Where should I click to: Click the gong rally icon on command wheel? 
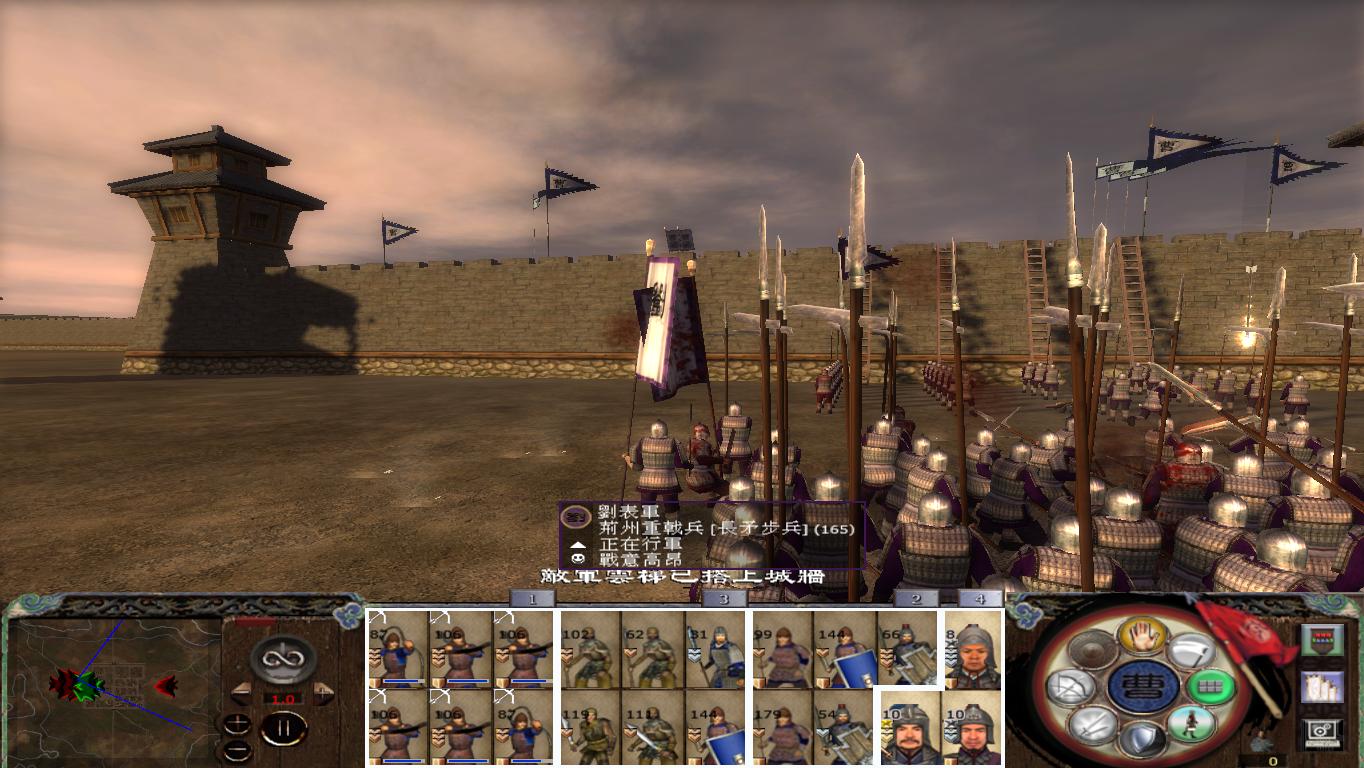[x=1092, y=648]
